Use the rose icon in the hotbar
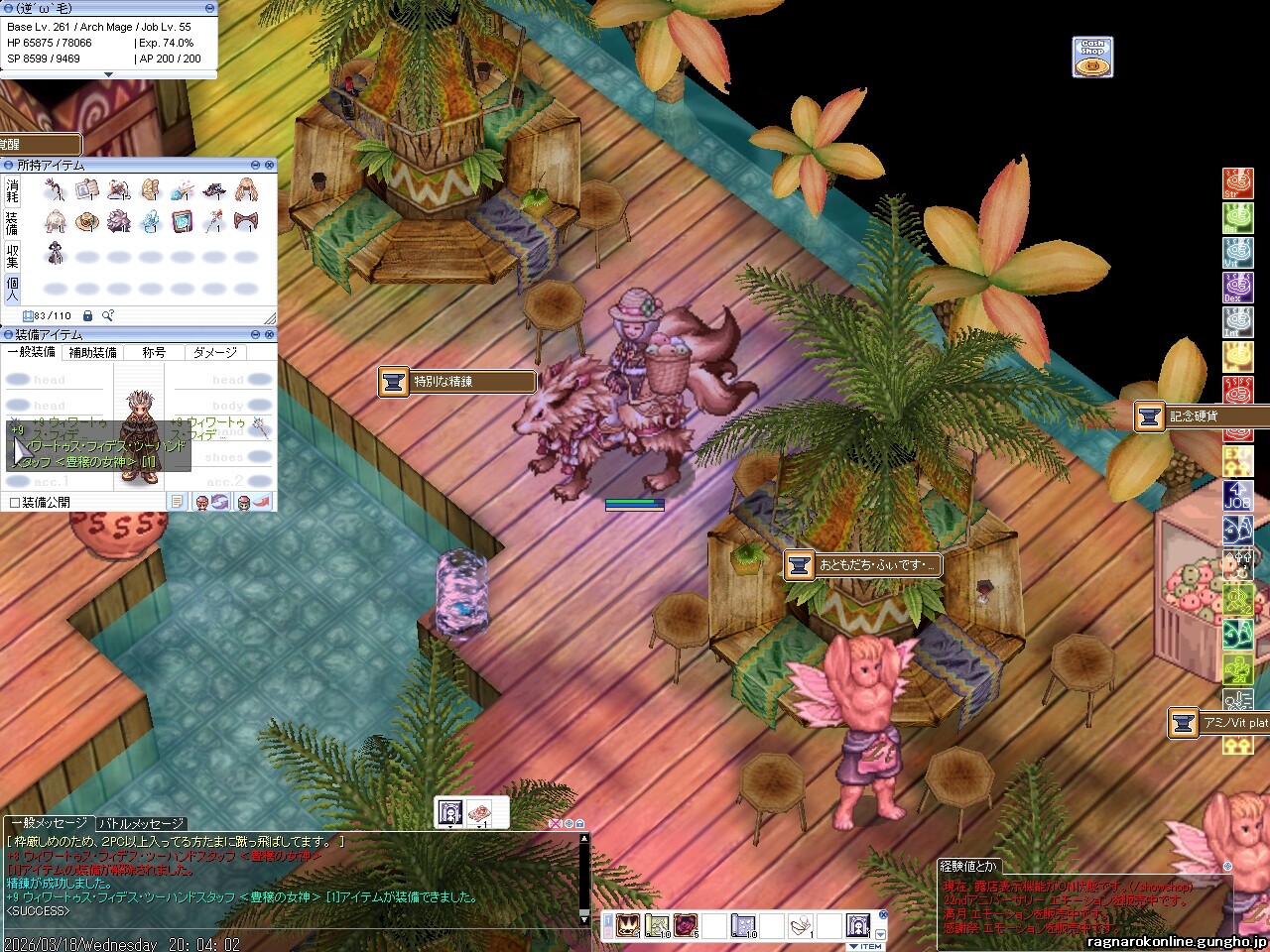This screenshot has height=952, width=1270. click(685, 926)
